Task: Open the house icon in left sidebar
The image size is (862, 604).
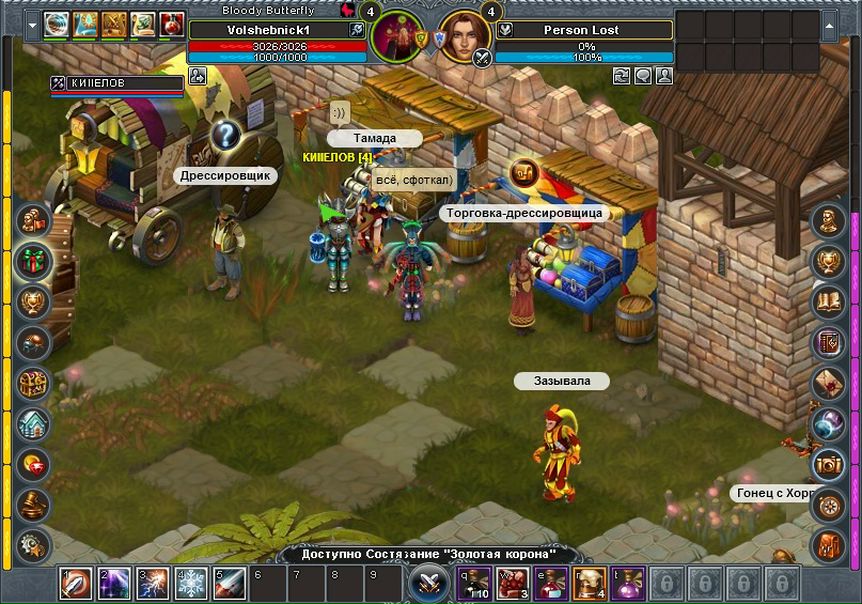Action: (34, 425)
